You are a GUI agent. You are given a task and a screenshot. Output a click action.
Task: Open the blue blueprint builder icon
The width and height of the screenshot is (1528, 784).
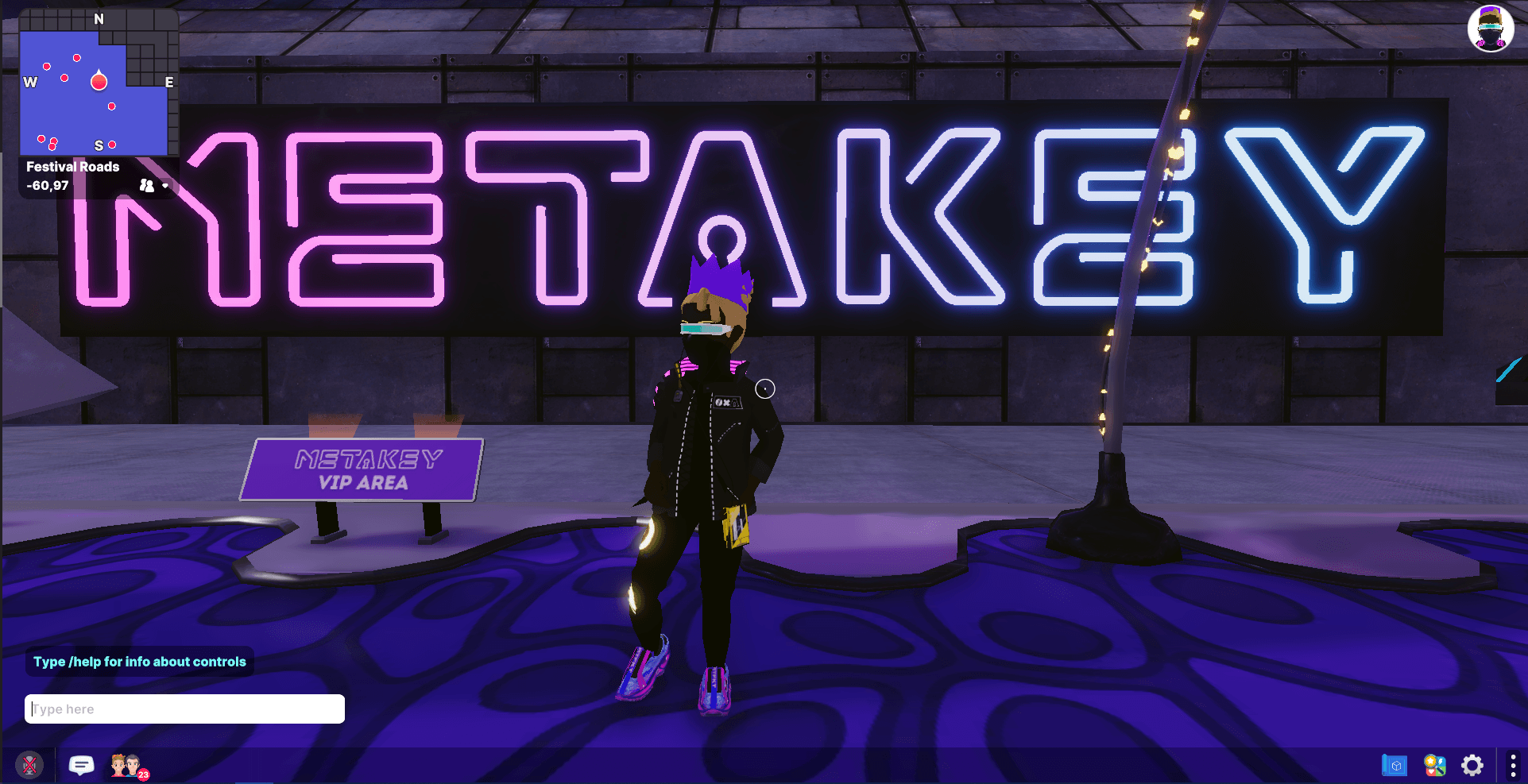[1395, 765]
